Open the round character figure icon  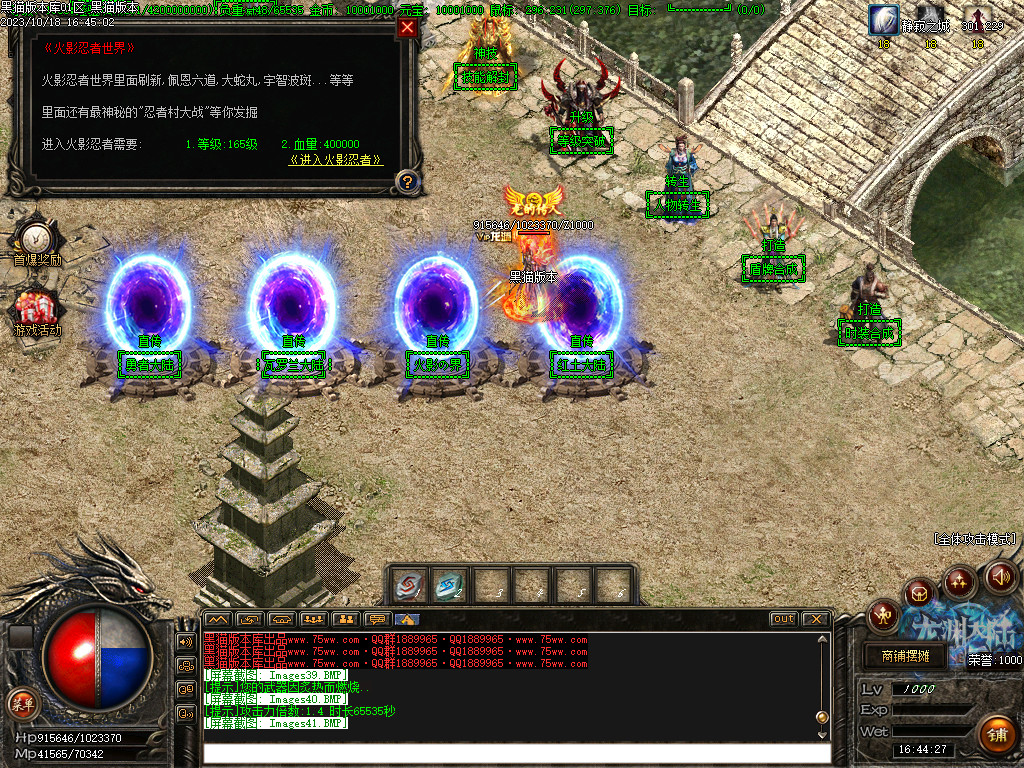[x=884, y=614]
